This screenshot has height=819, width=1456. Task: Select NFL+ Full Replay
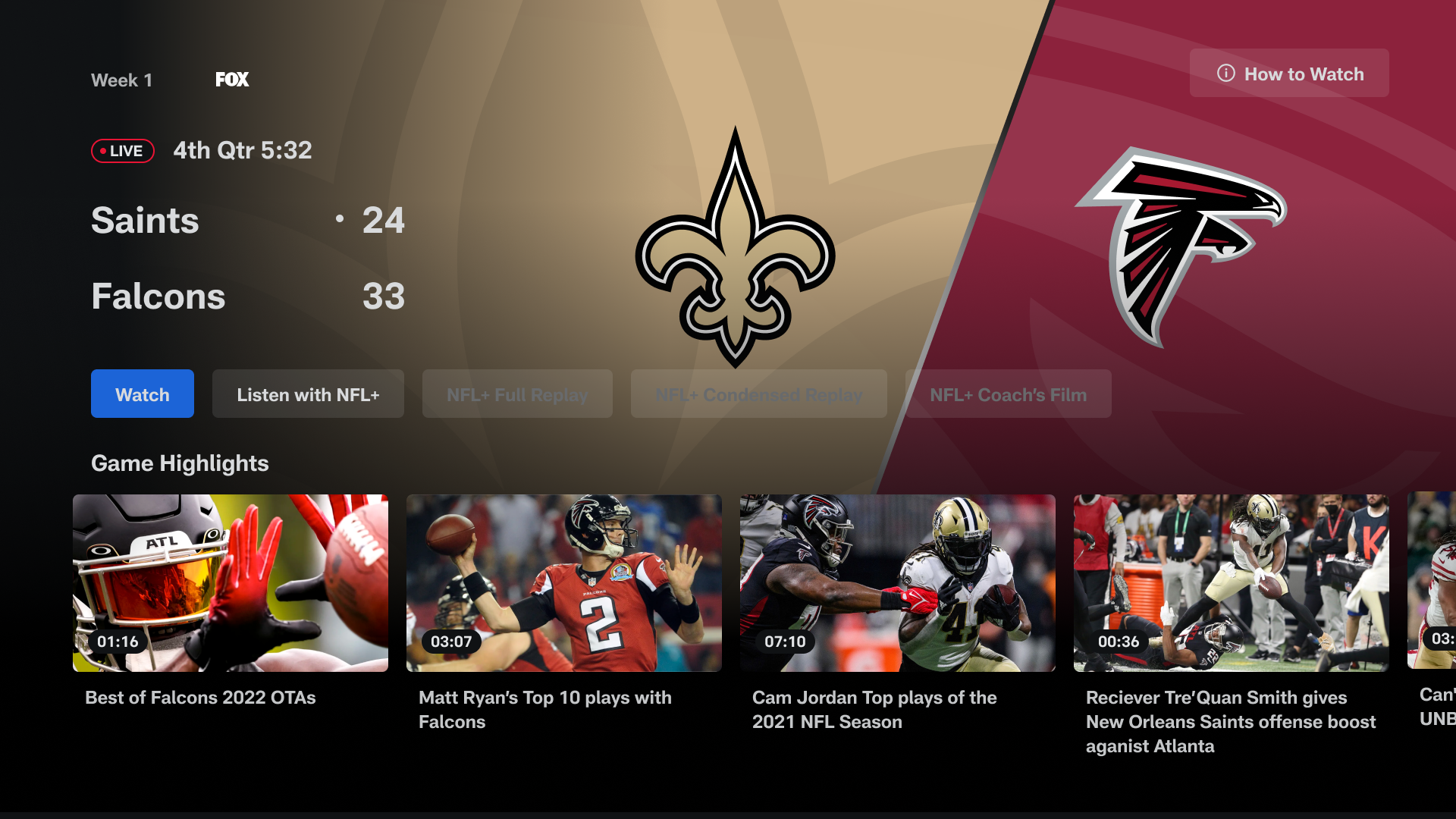(x=517, y=394)
